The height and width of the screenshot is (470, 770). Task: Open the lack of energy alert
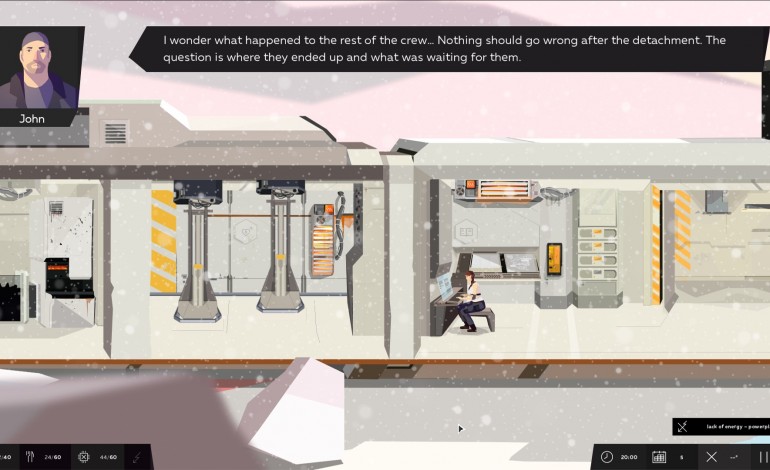720,427
